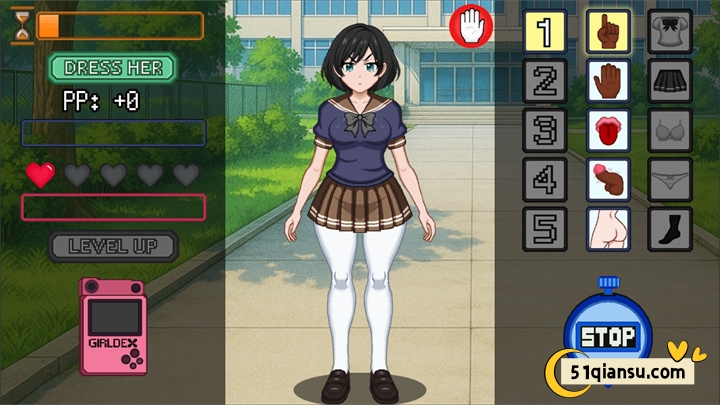Hit the blue Stop stopwatch button

click(607, 335)
